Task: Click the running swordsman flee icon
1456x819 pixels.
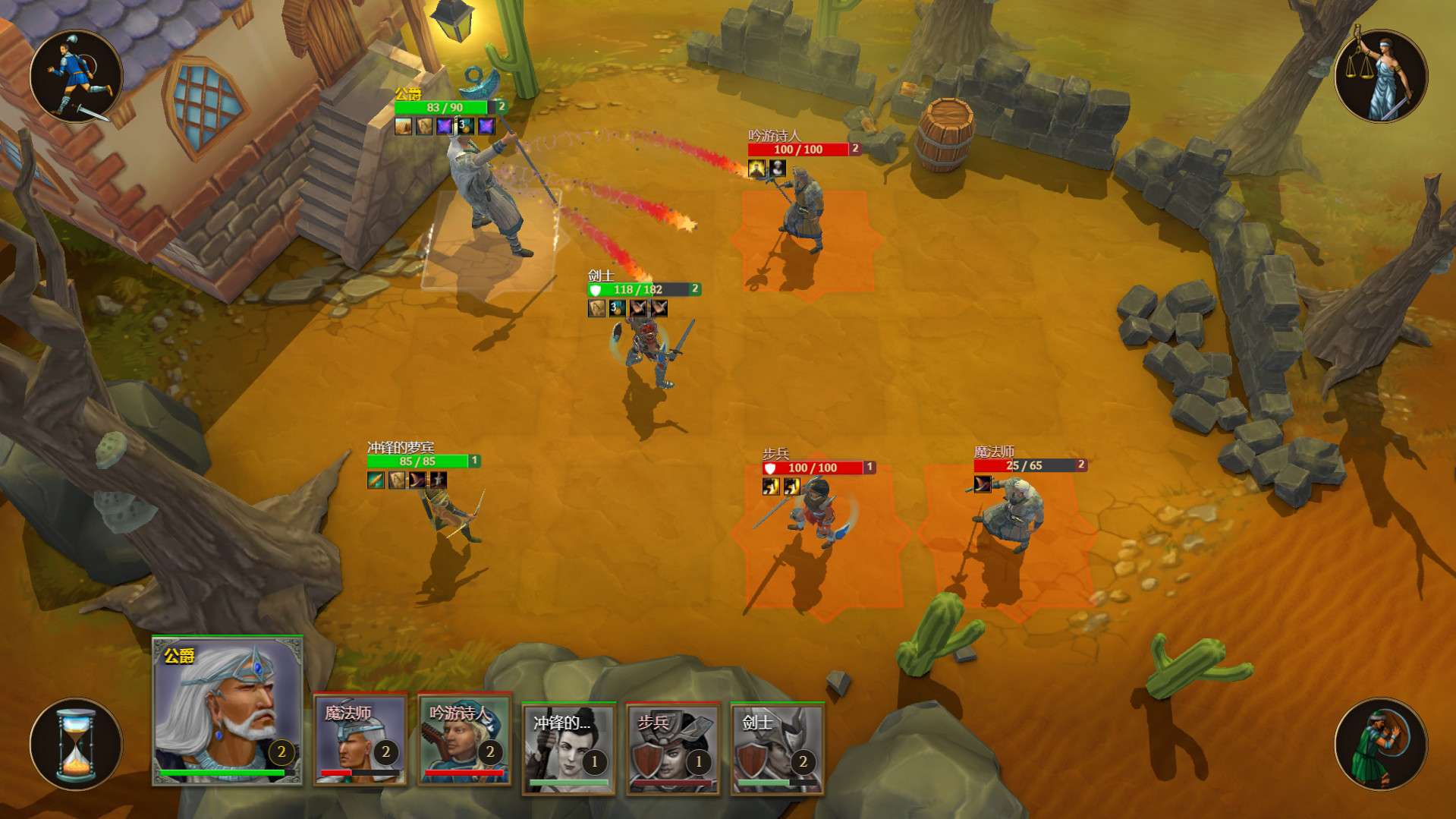Action: click(x=76, y=77)
